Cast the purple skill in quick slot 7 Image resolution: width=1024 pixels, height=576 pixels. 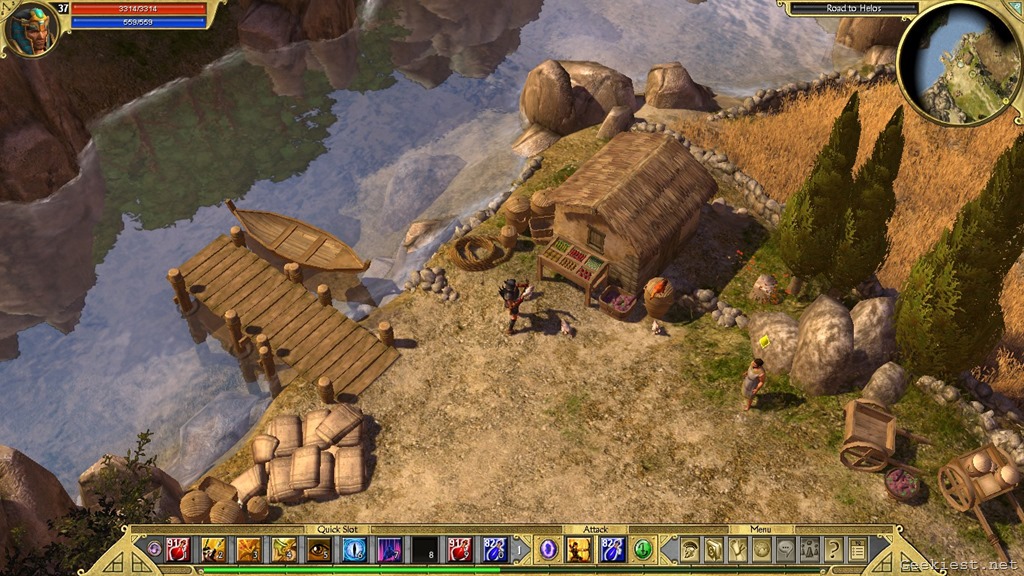pyautogui.click(x=389, y=549)
